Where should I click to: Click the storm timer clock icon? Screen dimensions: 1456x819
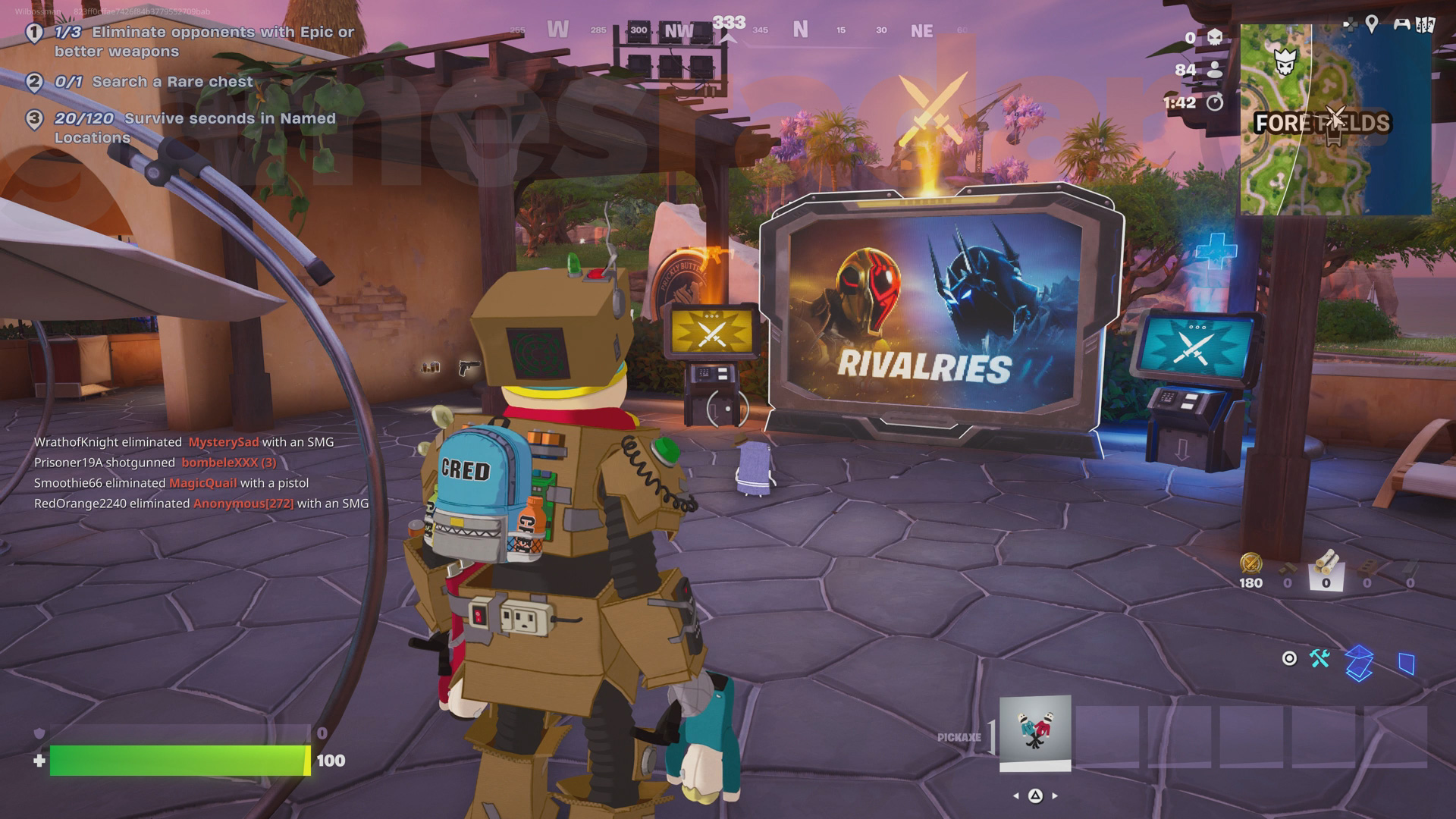(x=1215, y=101)
